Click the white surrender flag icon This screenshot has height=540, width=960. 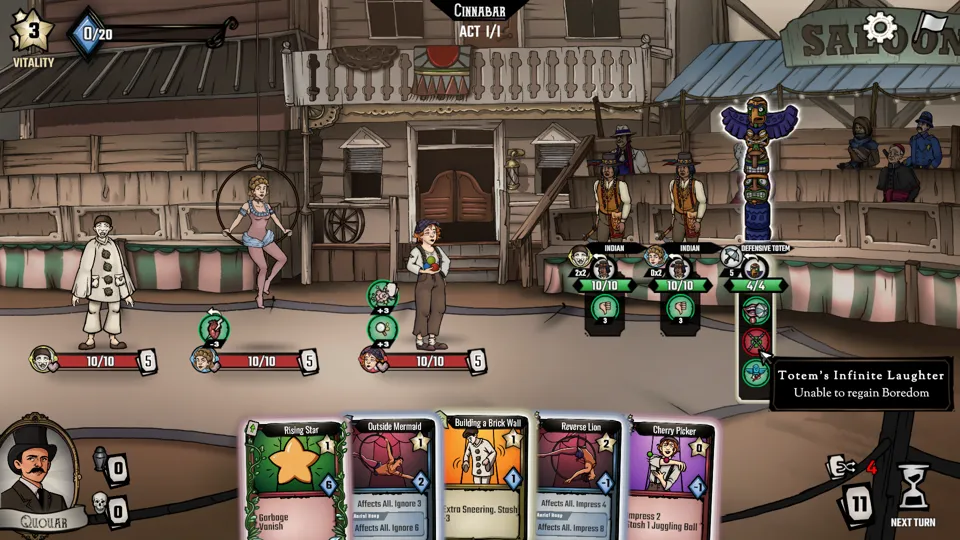point(931,25)
